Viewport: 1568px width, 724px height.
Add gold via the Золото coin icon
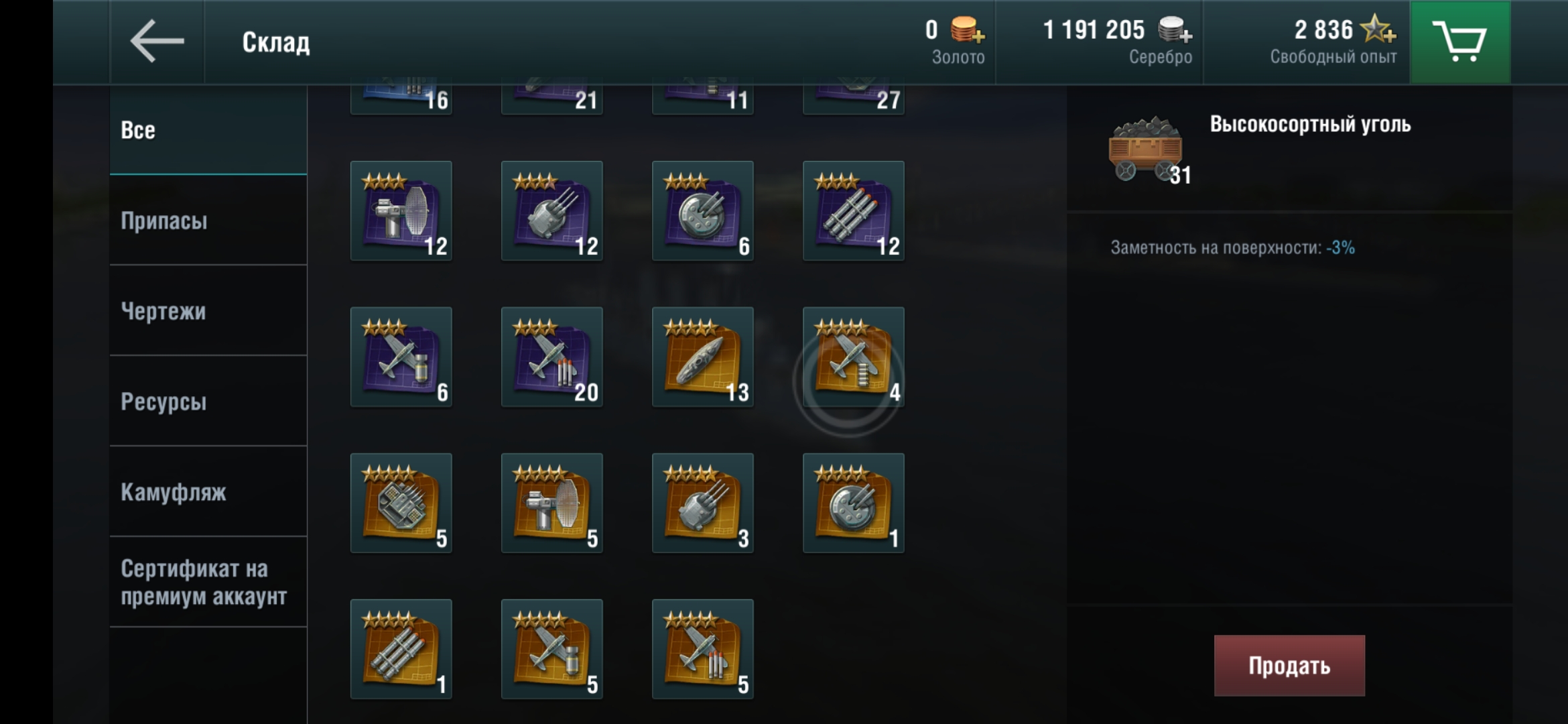pyautogui.click(x=966, y=29)
